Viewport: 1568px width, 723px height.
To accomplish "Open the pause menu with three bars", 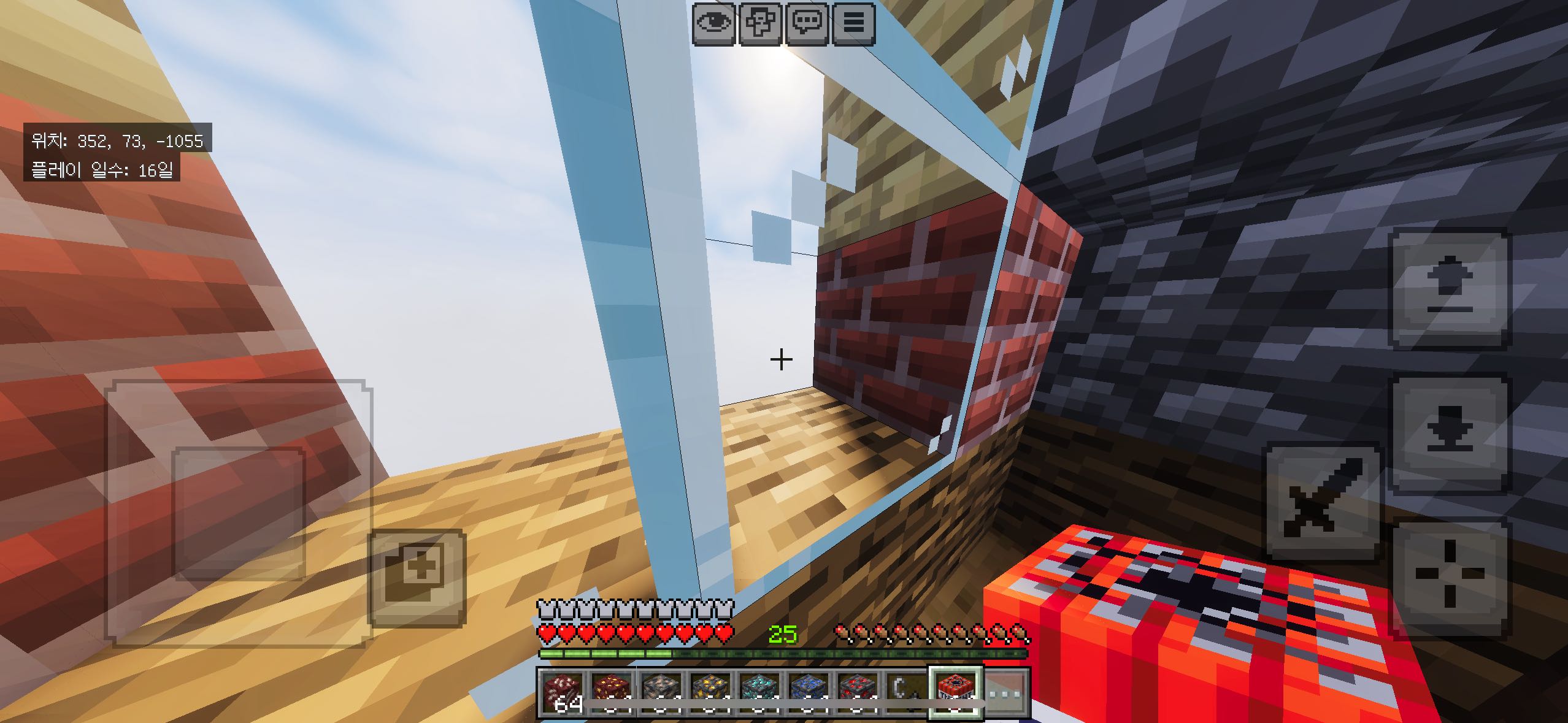I will click(x=854, y=24).
